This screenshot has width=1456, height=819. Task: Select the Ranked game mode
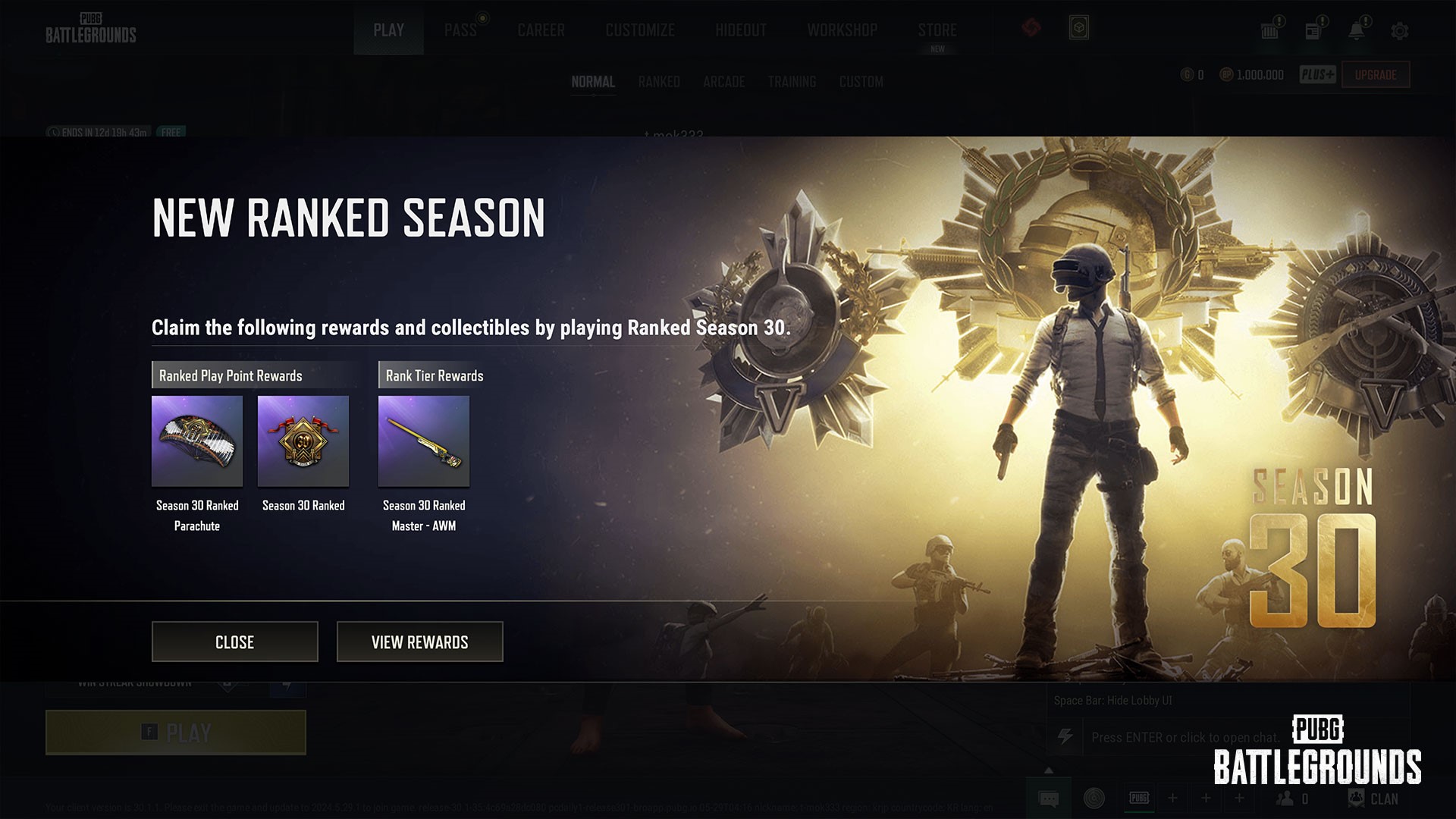coord(659,82)
